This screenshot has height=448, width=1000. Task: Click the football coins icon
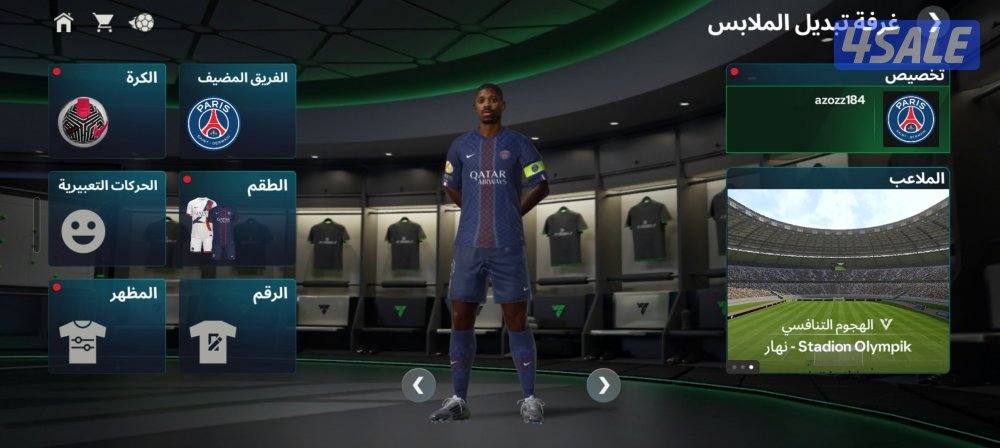coord(142,22)
